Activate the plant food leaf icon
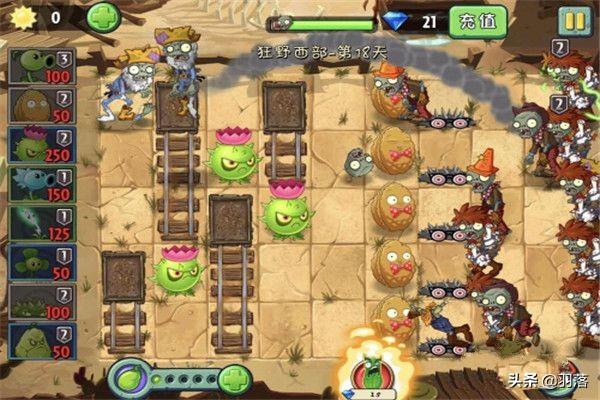The image size is (600, 400). pos(128,379)
